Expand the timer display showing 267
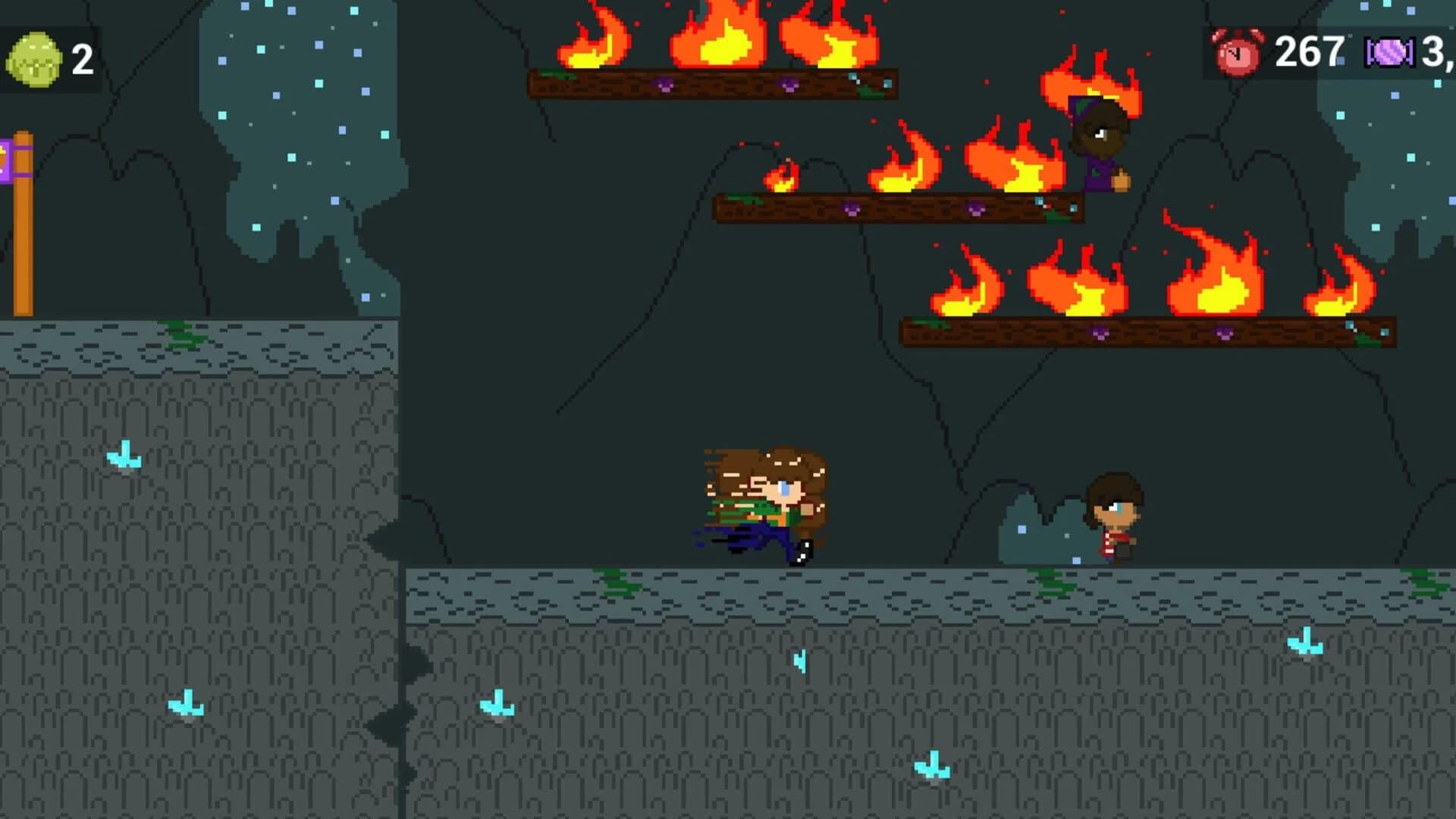This screenshot has height=819, width=1456. [x=1308, y=52]
